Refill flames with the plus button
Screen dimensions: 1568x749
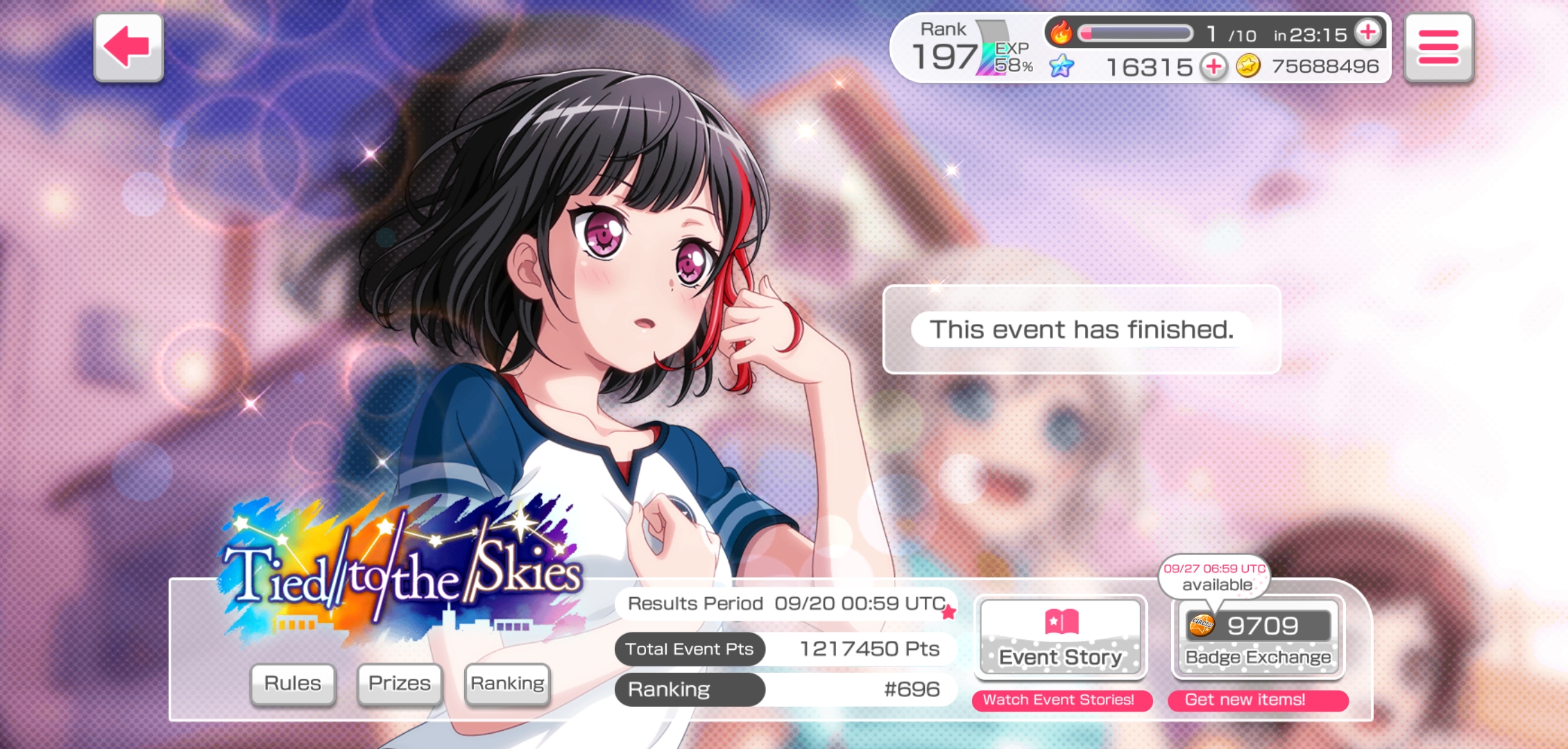tap(1368, 33)
